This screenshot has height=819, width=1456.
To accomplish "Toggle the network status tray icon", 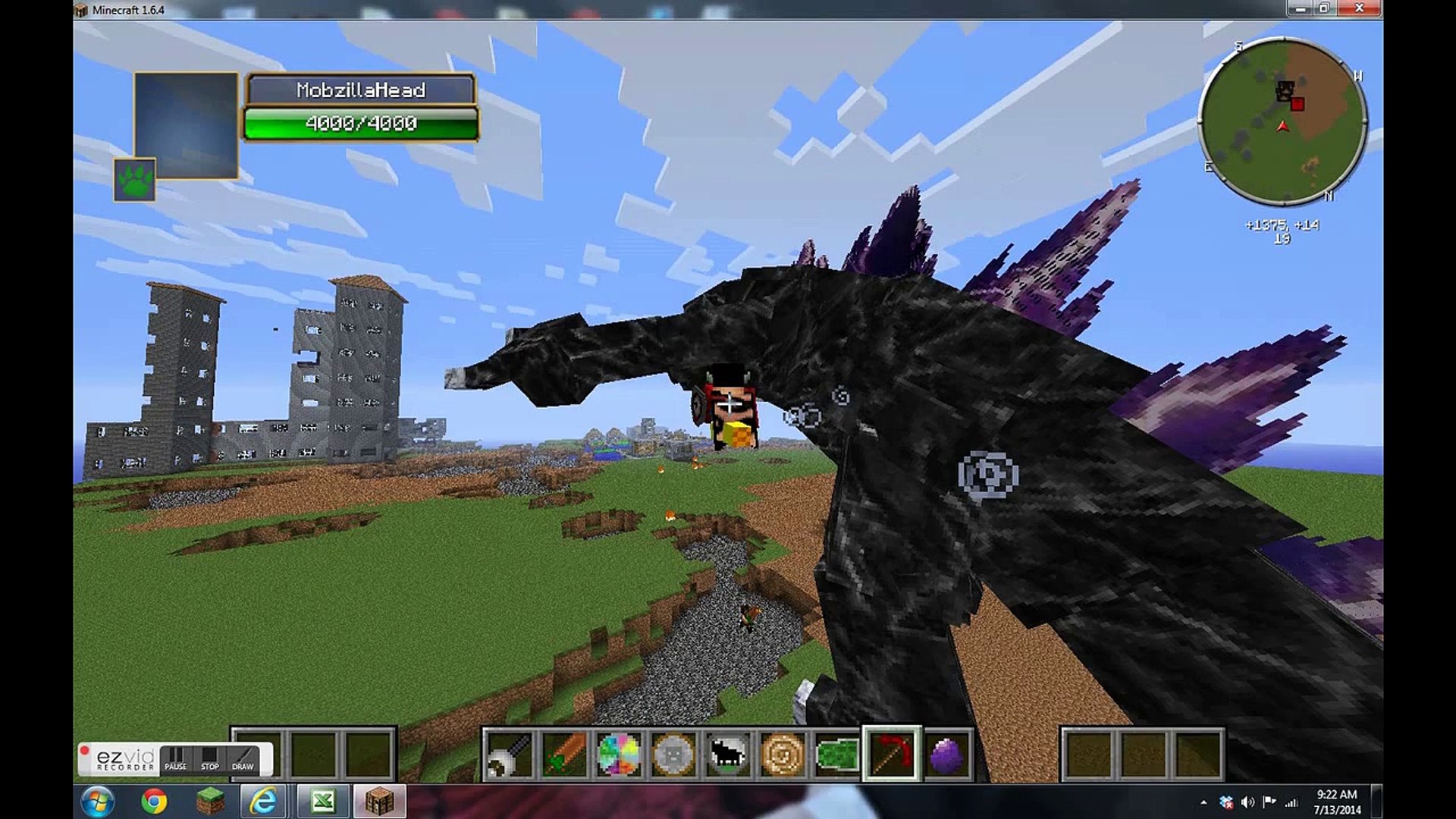I will (1291, 802).
